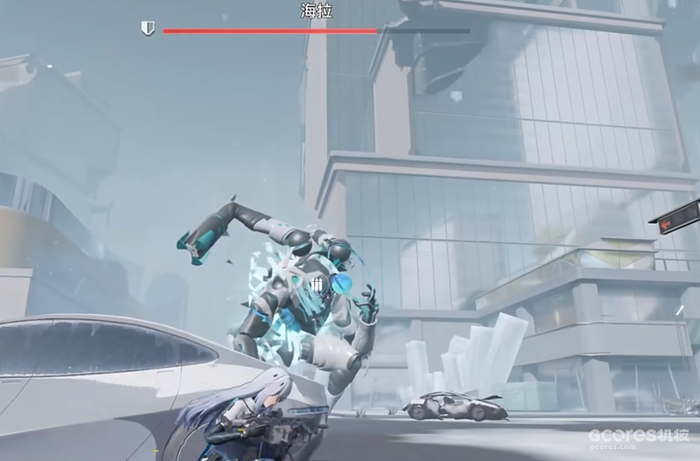Screen dimensions: 700x461
Task: Click the shield icon beside the boss health bar
Action: coord(148,29)
